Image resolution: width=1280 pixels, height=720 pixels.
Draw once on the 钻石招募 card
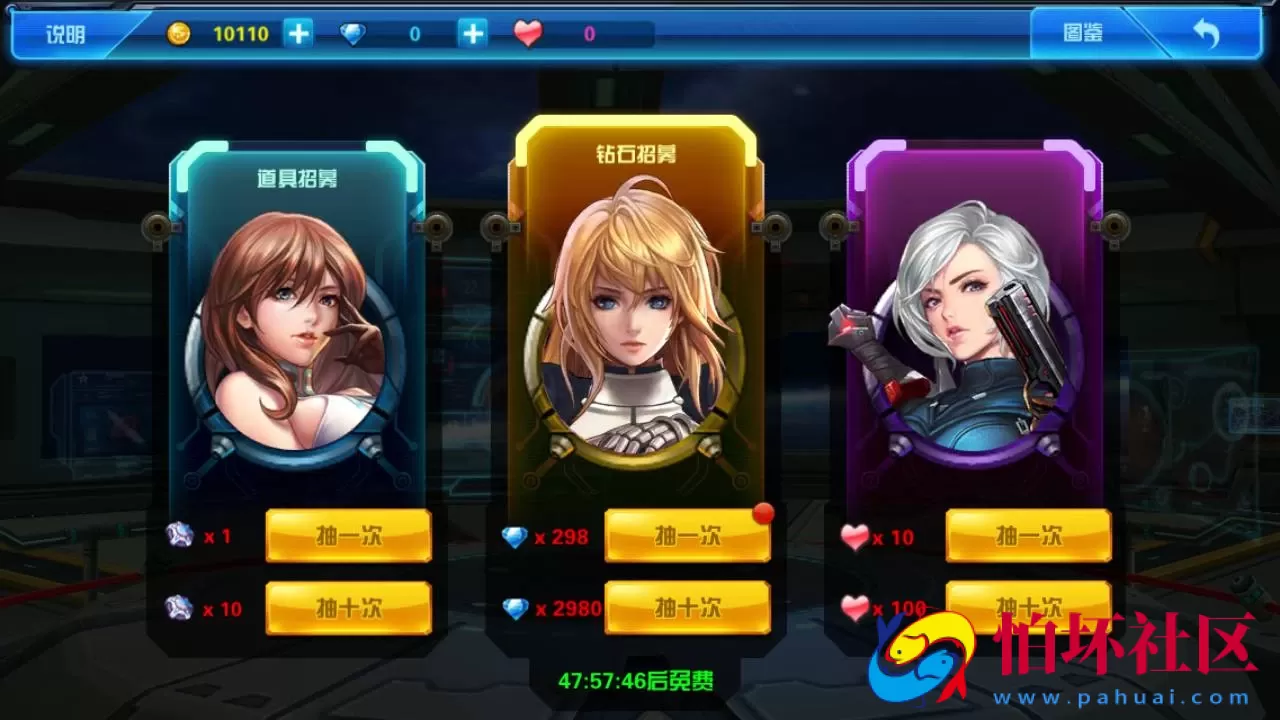[x=688, y=535]
